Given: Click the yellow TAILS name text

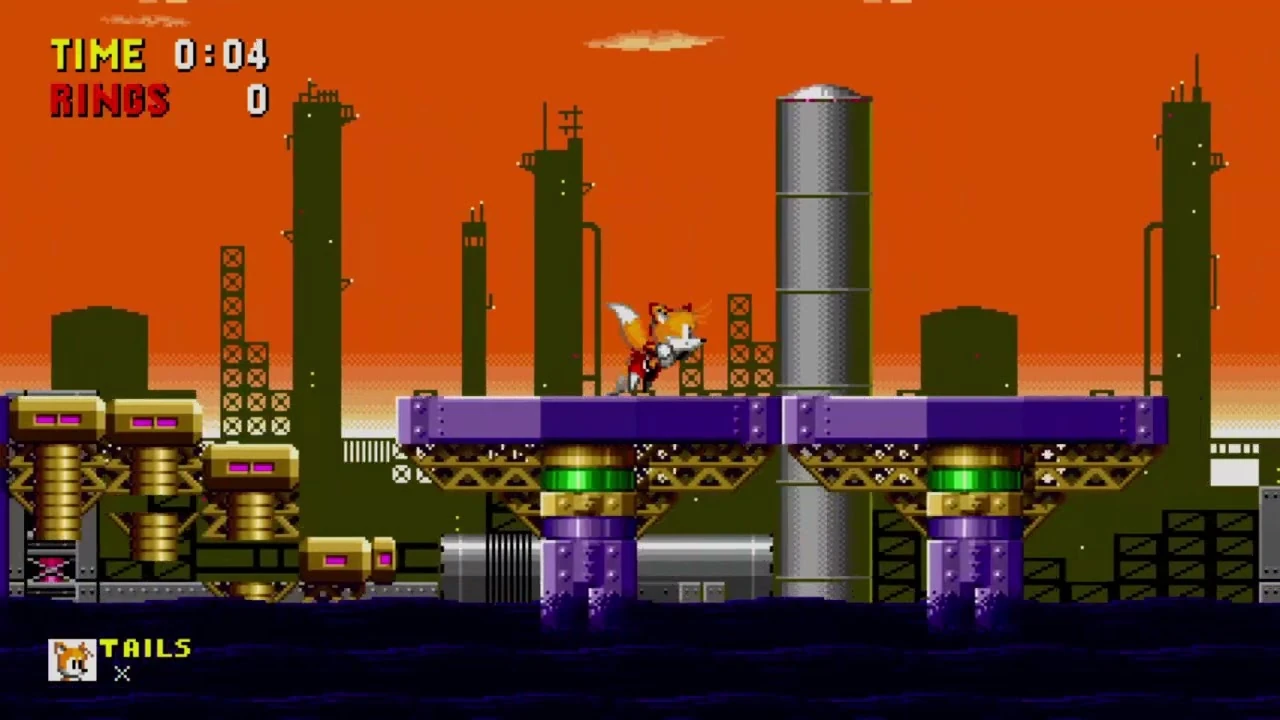Looking at the screenshot, I should click(x=147, y=648).
